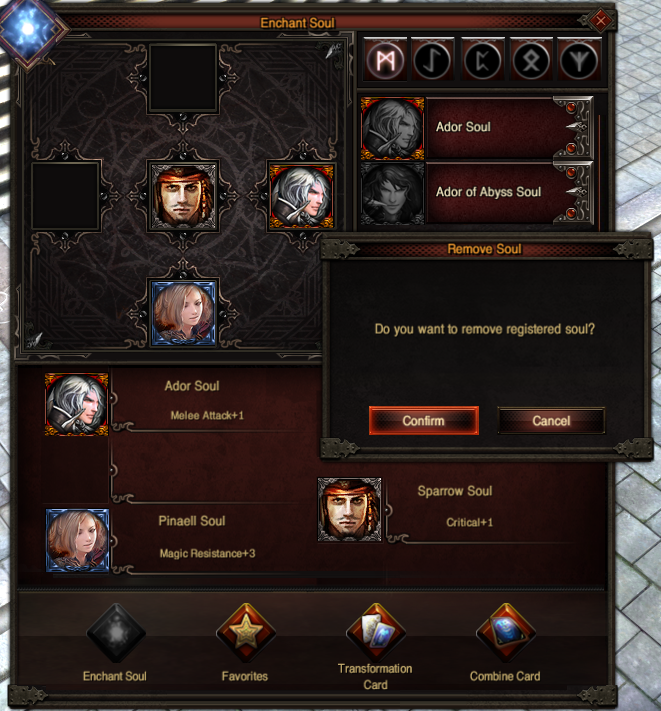Open the Combine Card menu
Viewport: 661px width, 711px height.
coord(504,634)
